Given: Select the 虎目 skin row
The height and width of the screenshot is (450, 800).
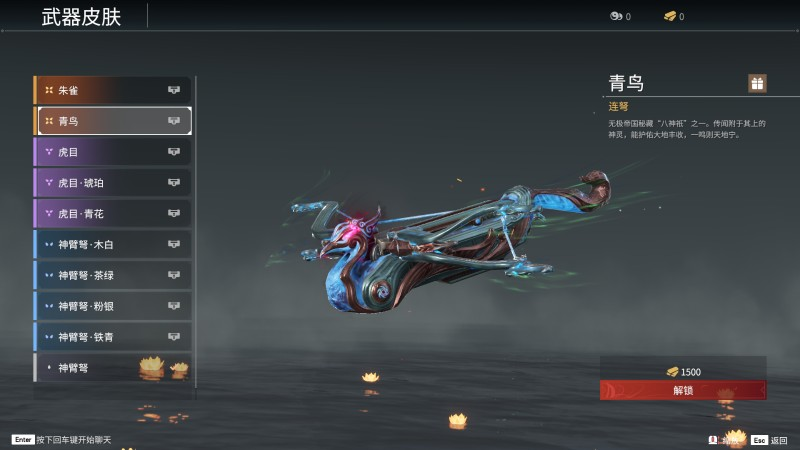Looking at the screenshot, I should pyautogui.click(x=112, y=152).
